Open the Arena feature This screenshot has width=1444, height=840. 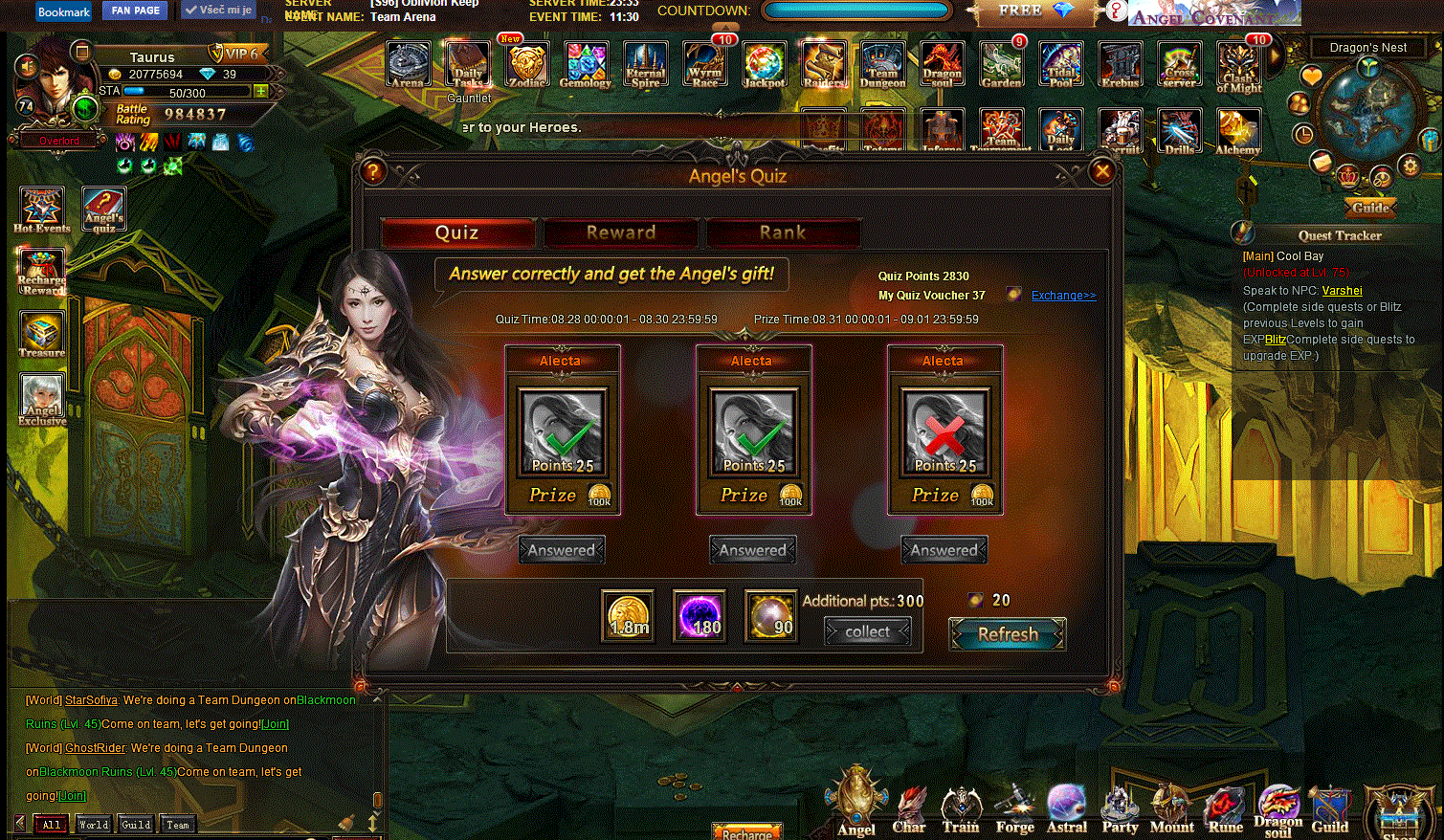[x=409, y=65]
